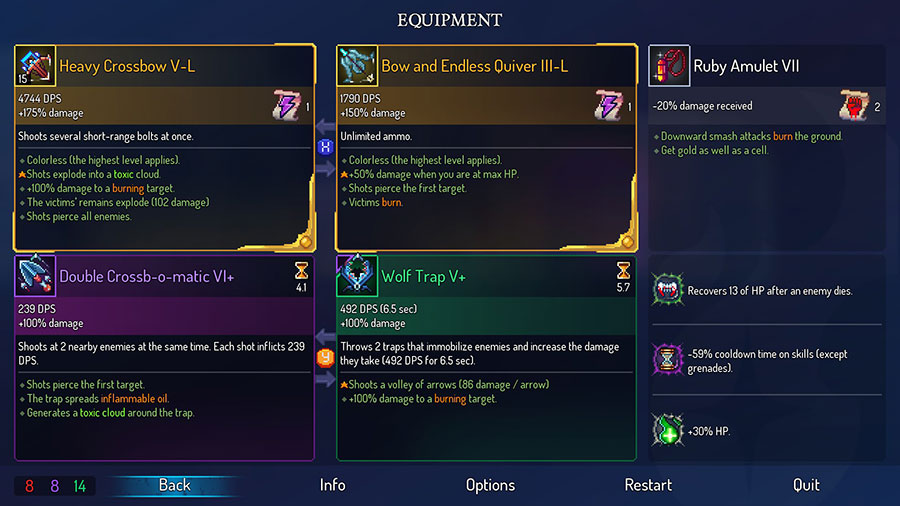Click the Heavy Crossbow weapon icon
The width and height of the screenshot is (900, 506).
tap(36, 66)
